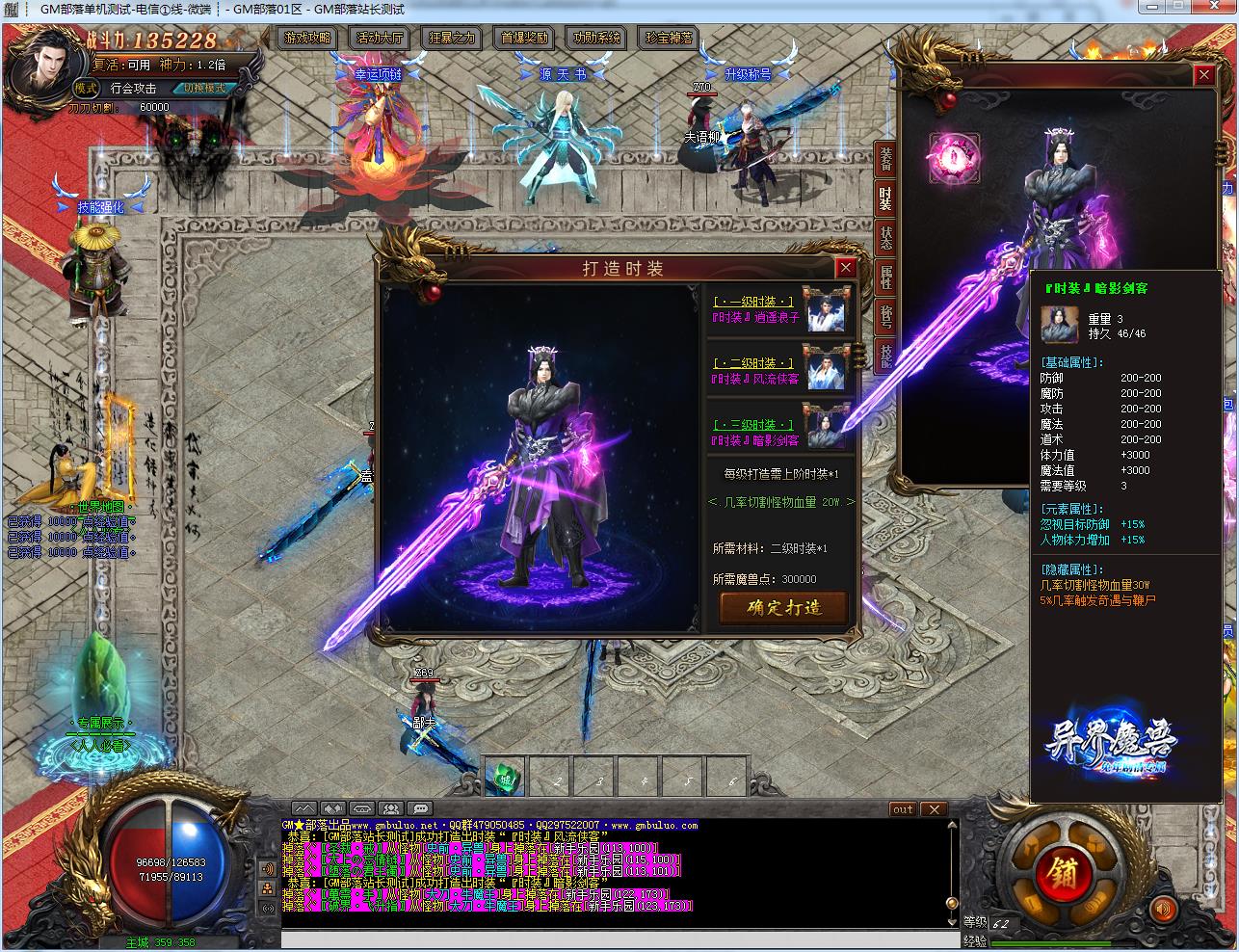Toggle the orange speaker sound button

pyautogui.click(x=1165, y=908)
